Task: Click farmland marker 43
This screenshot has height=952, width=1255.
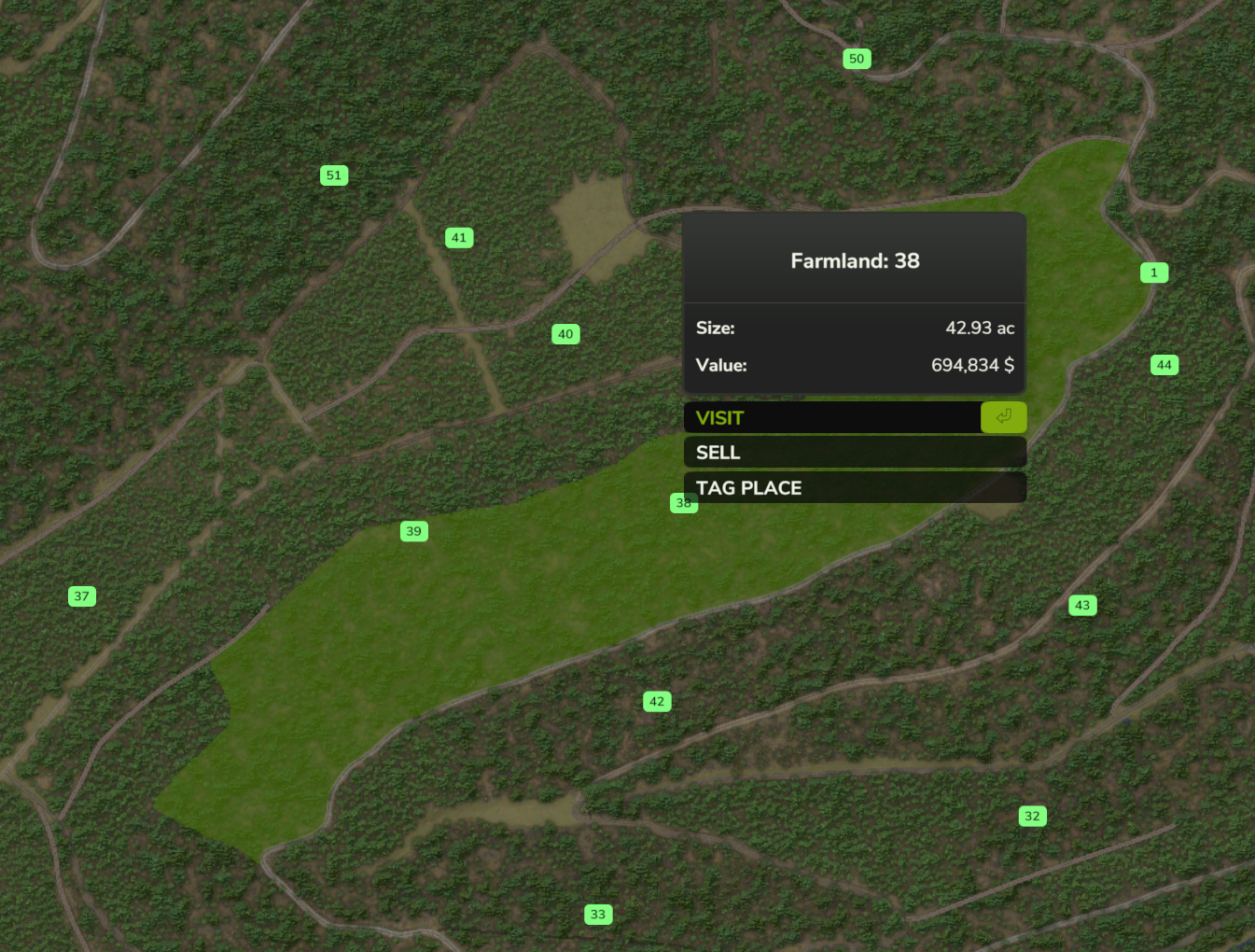Action: click(1082, 606)
